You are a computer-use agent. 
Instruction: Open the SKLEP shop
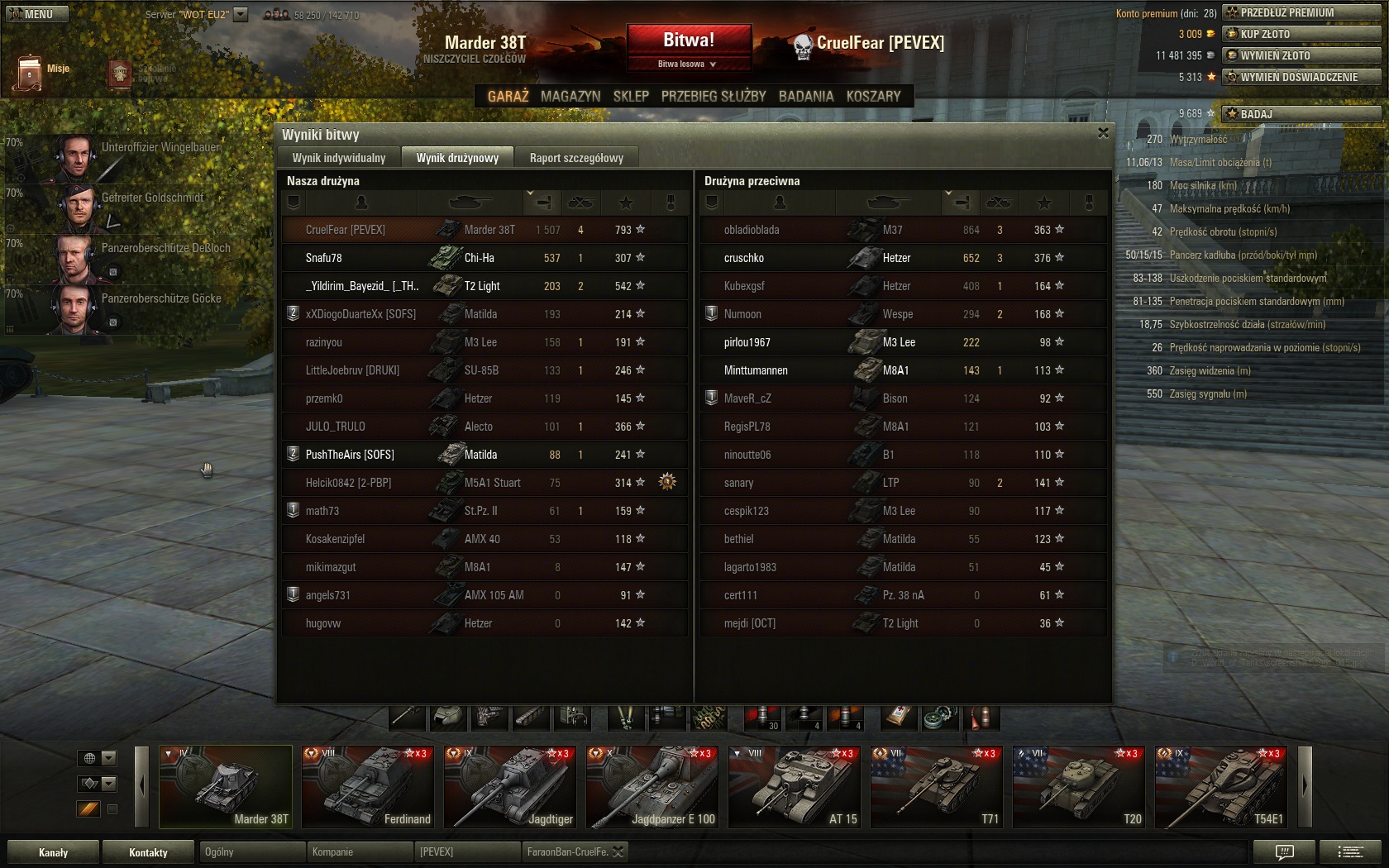pos(631,97)
